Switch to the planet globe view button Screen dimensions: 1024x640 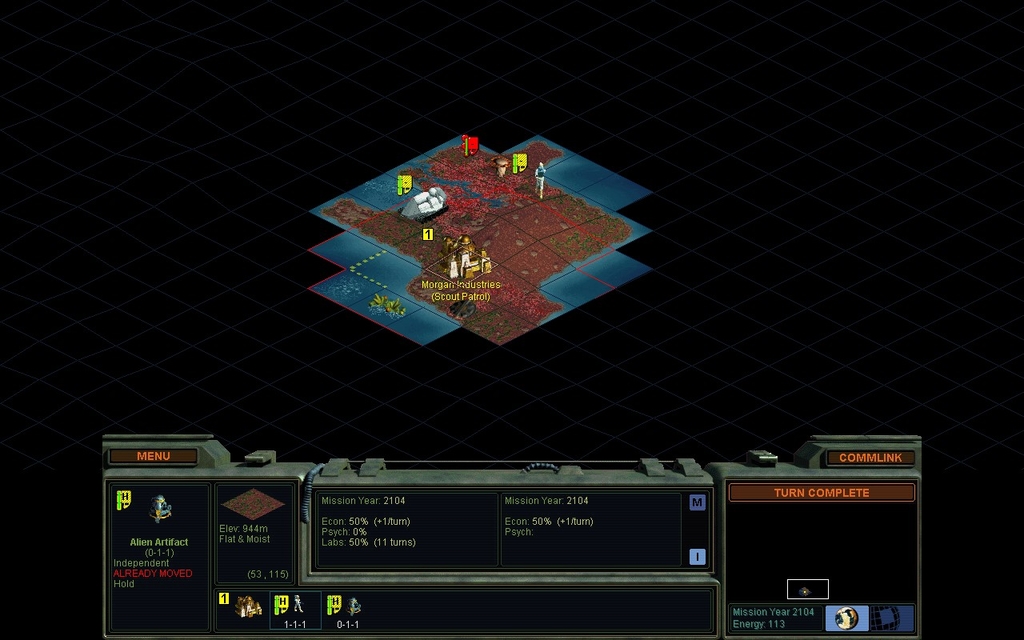tap(847, 617)
